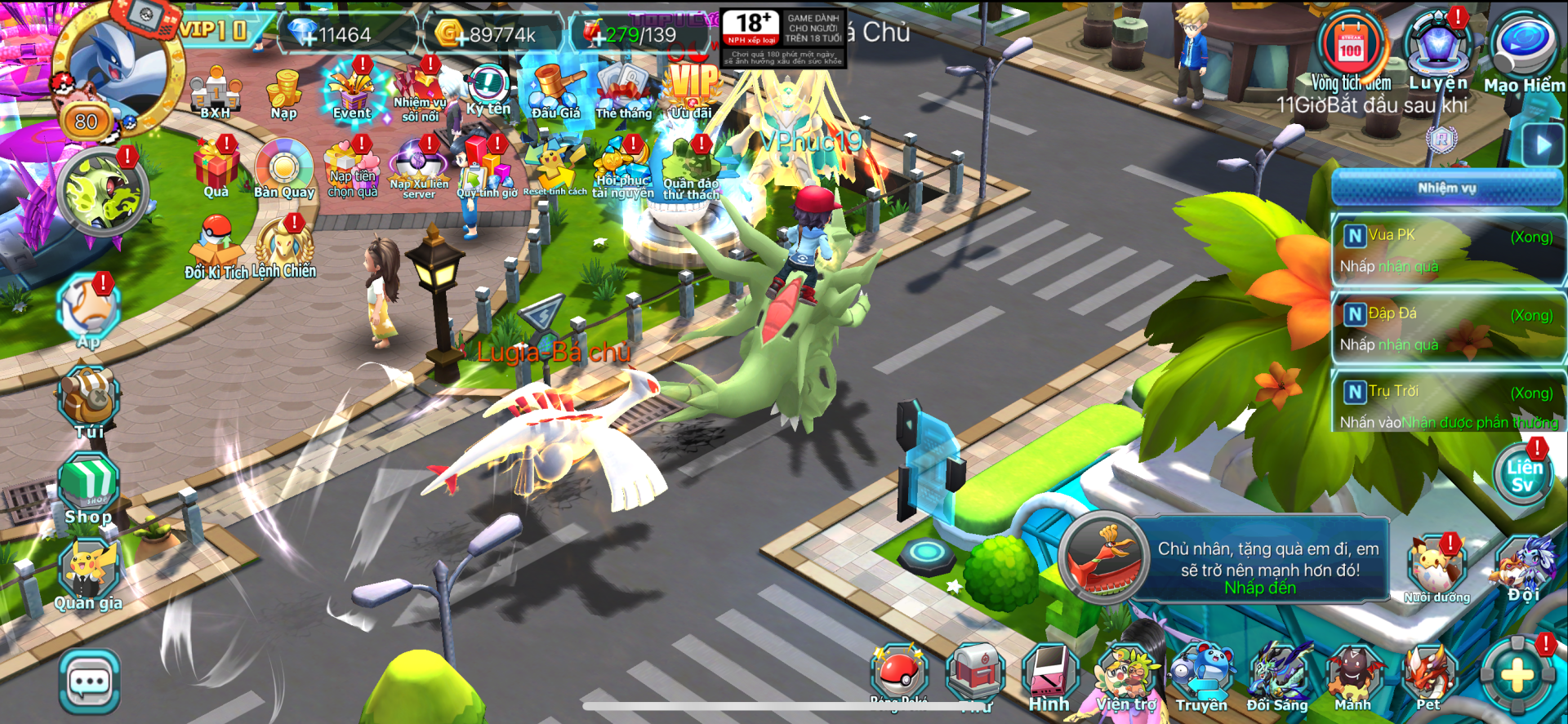The image size is (1568, 724).
Task: Open the Quà gift box
Action: point(216,169)
